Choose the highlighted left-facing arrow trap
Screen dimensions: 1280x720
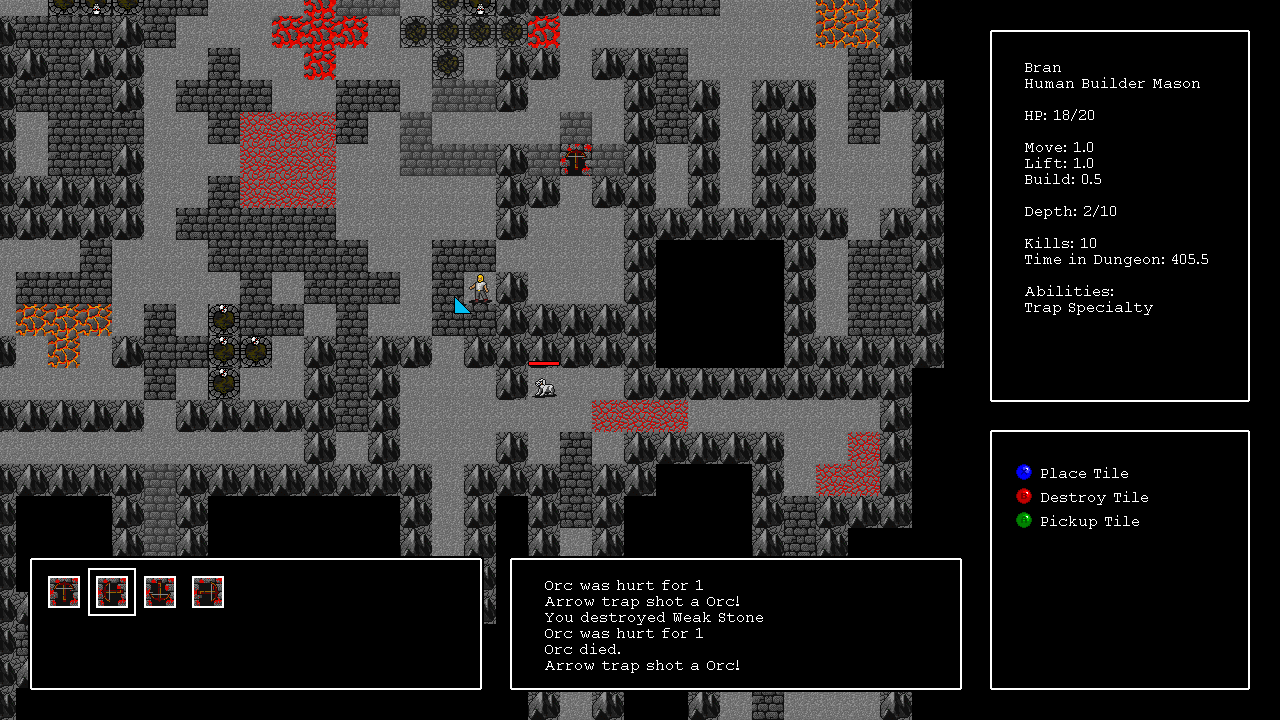click(112, 592)
